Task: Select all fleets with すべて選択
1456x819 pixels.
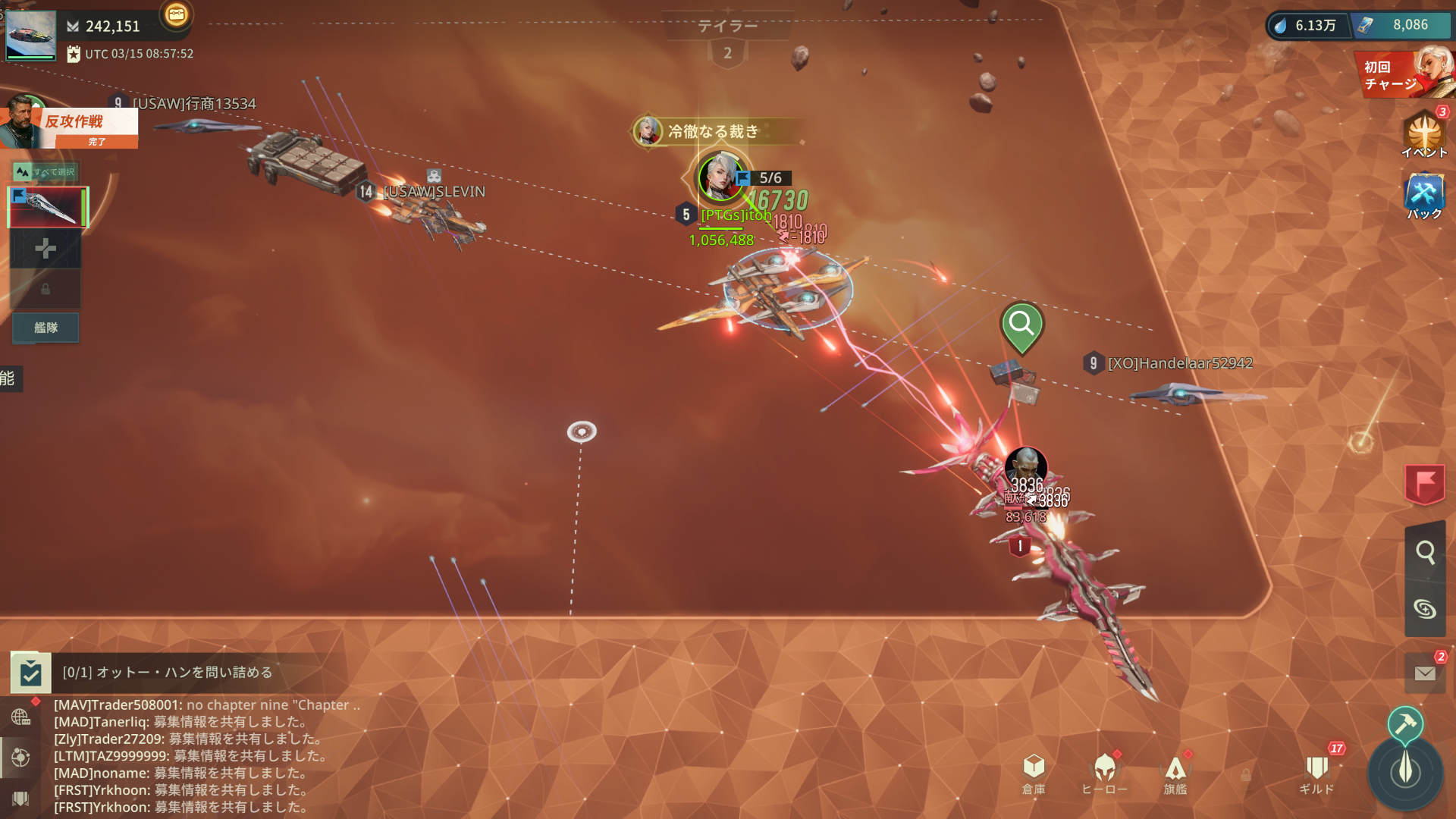Action: pyautogui.click(x=46, y=172)
